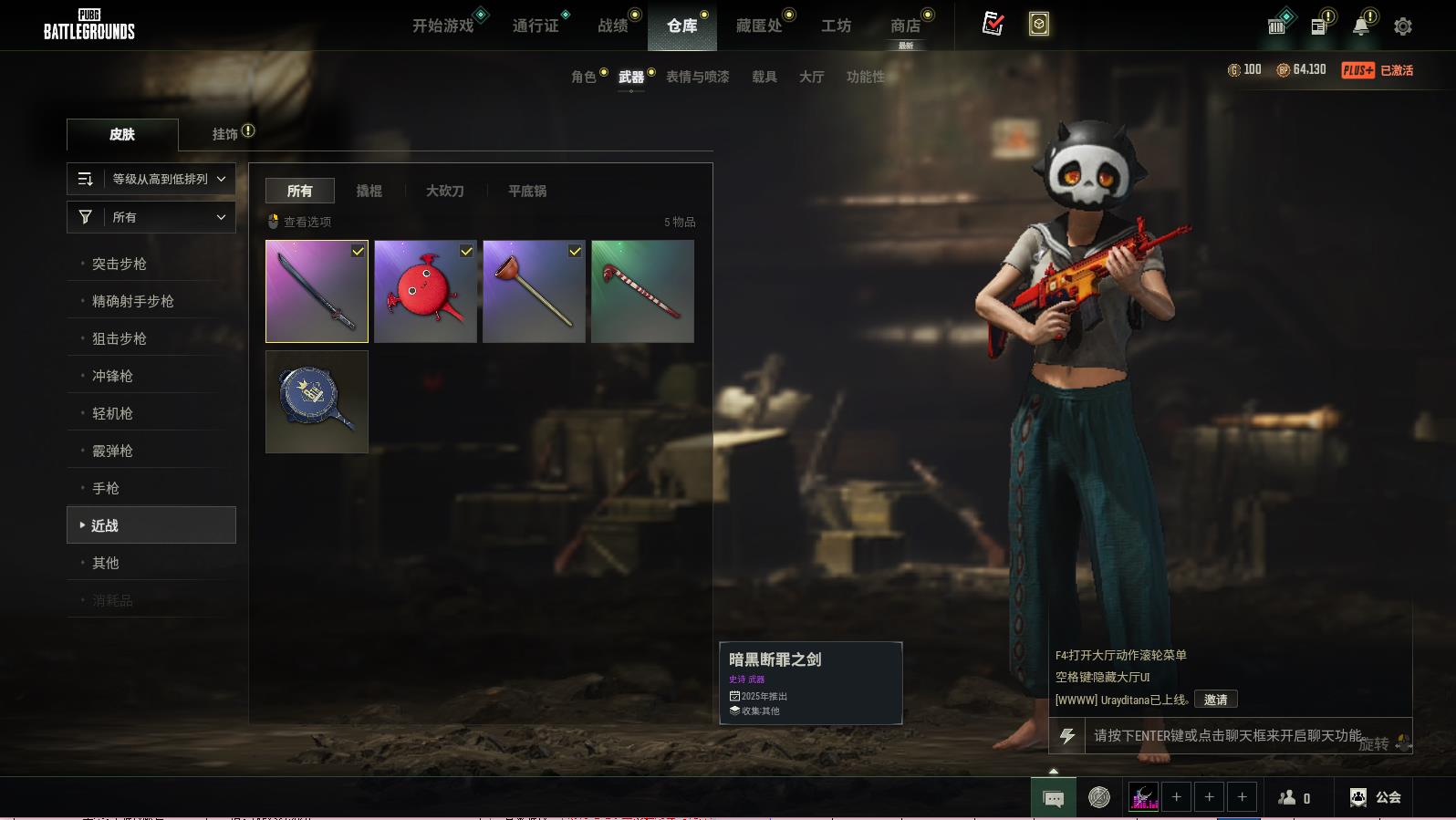Filter melee skins by 平底锅 pan
The height and width of the screenshot is (820, 1456).
tap(527, 191)
